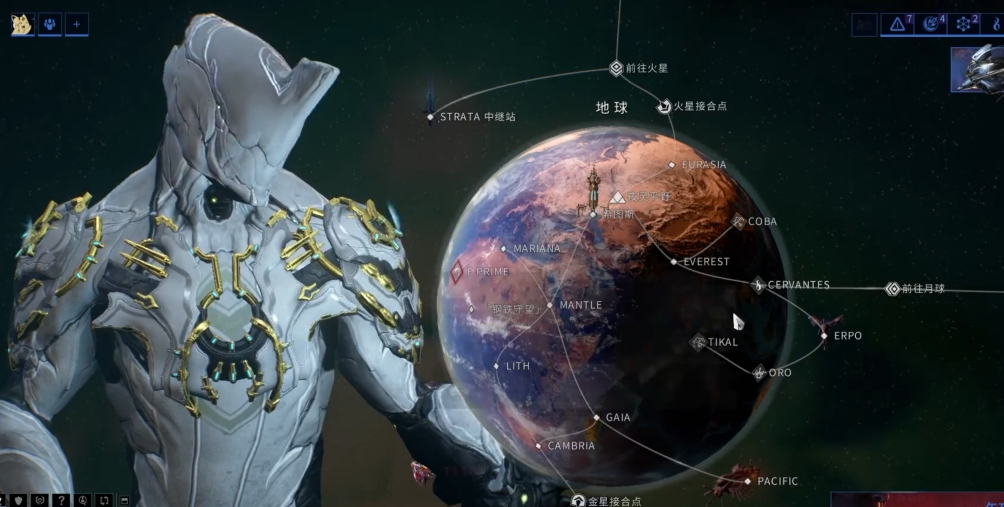Select the EURASIA mission node

coord(672,165)
